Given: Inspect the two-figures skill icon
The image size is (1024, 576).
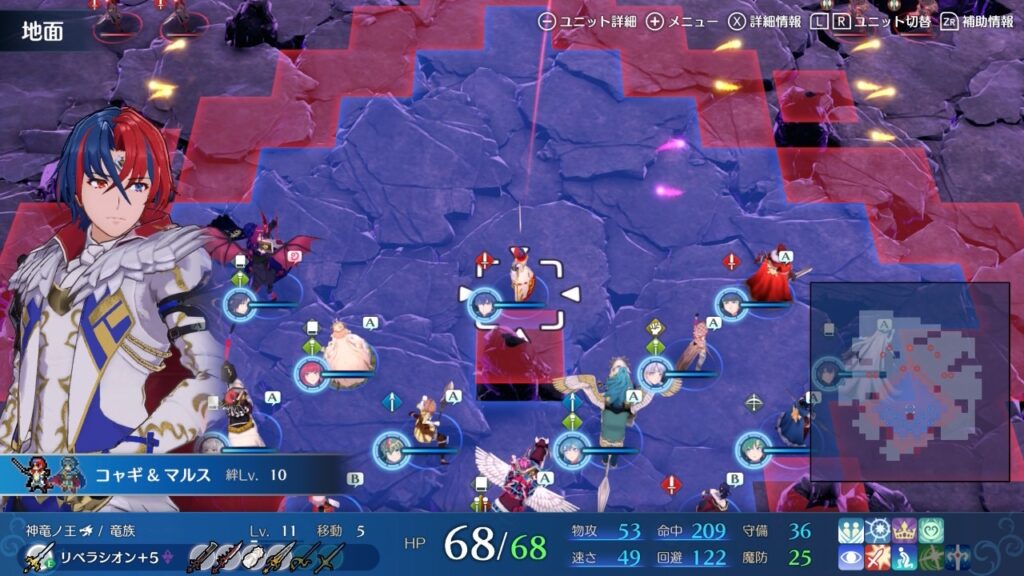Looking at the screenshot, I should click(x=852, y=531).
